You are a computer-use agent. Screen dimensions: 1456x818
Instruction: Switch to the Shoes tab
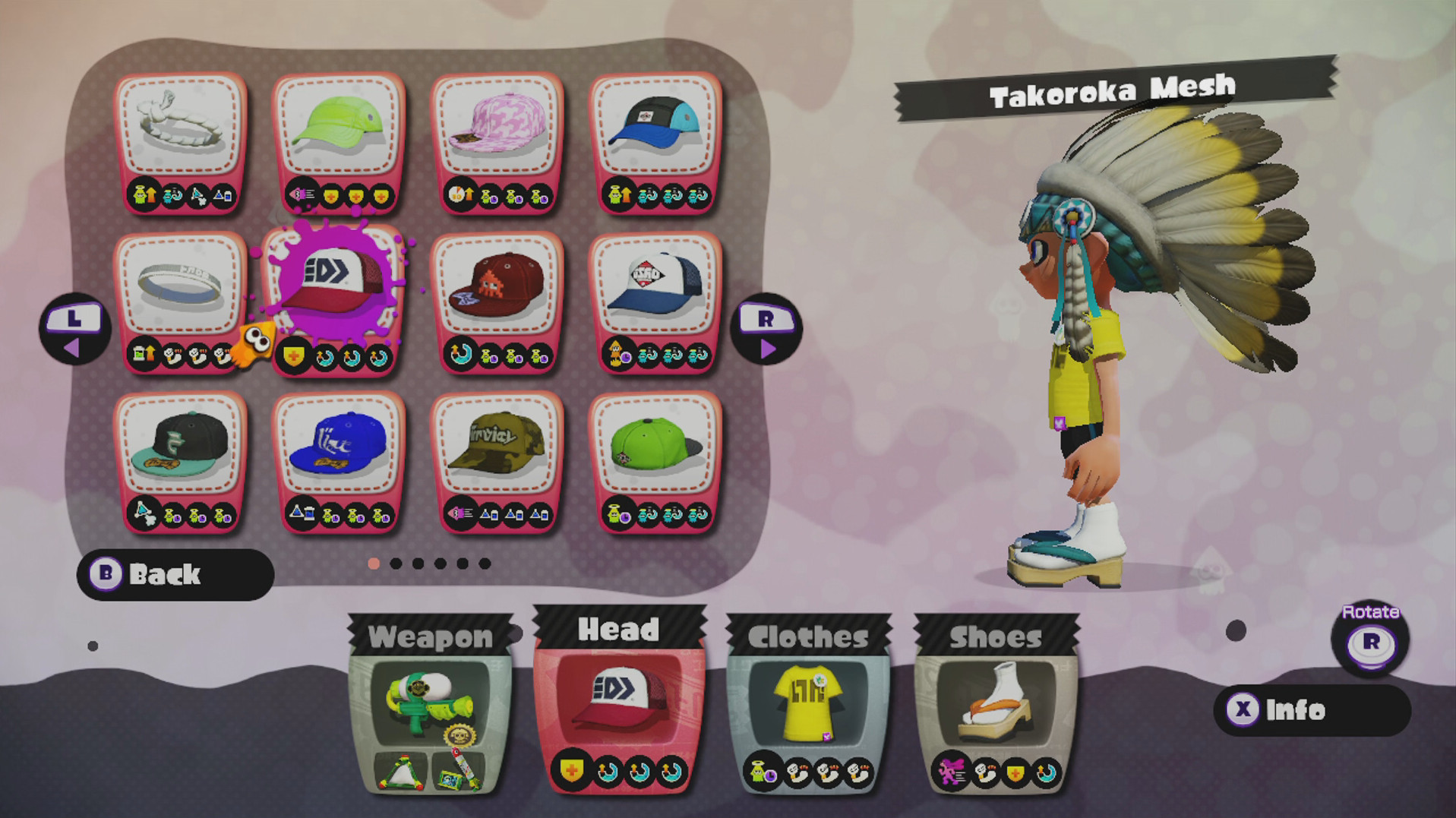pos(993,636)
